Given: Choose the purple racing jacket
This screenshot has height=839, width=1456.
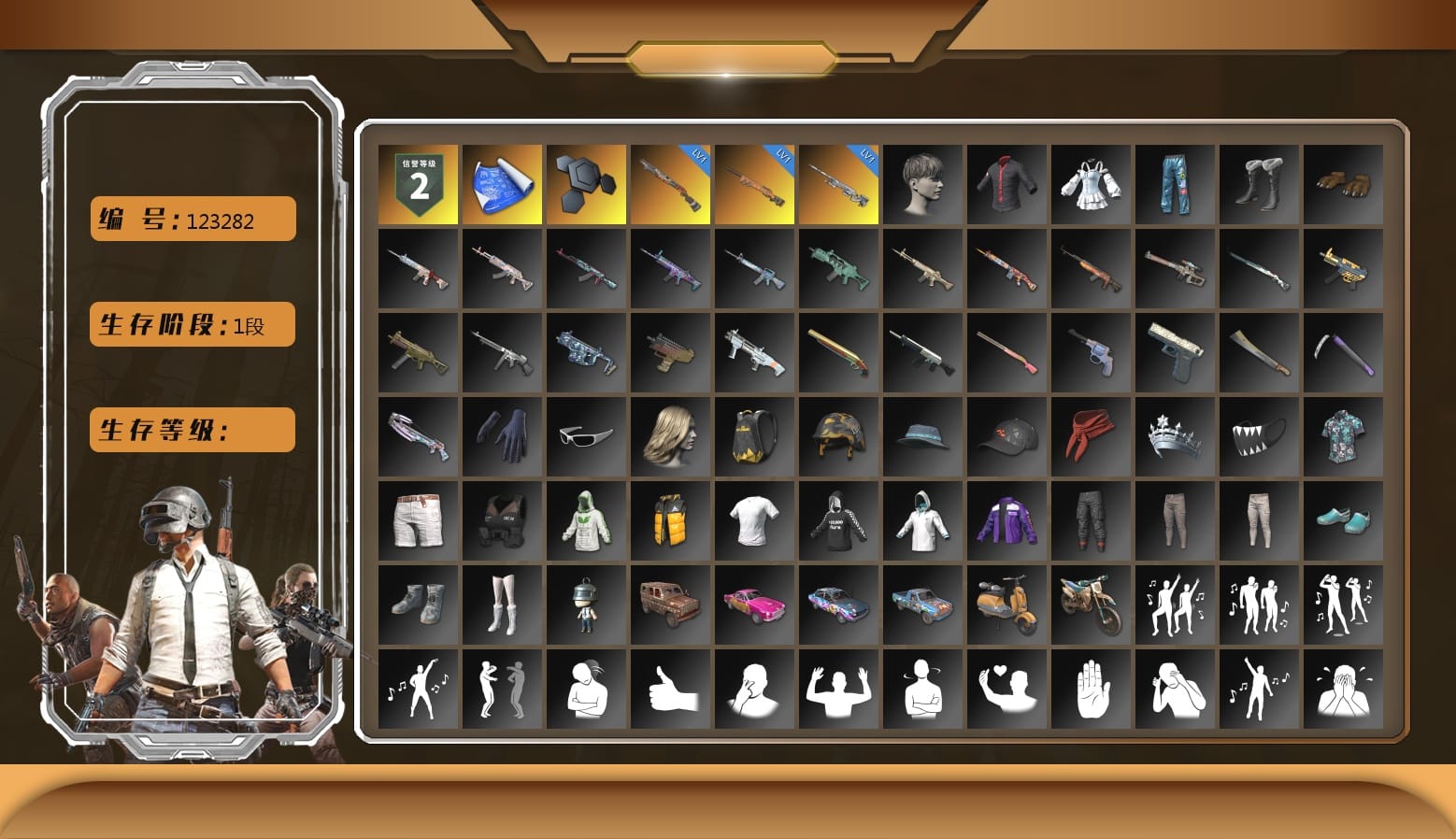Looking at the screenshot, I should pos(1006,520).
